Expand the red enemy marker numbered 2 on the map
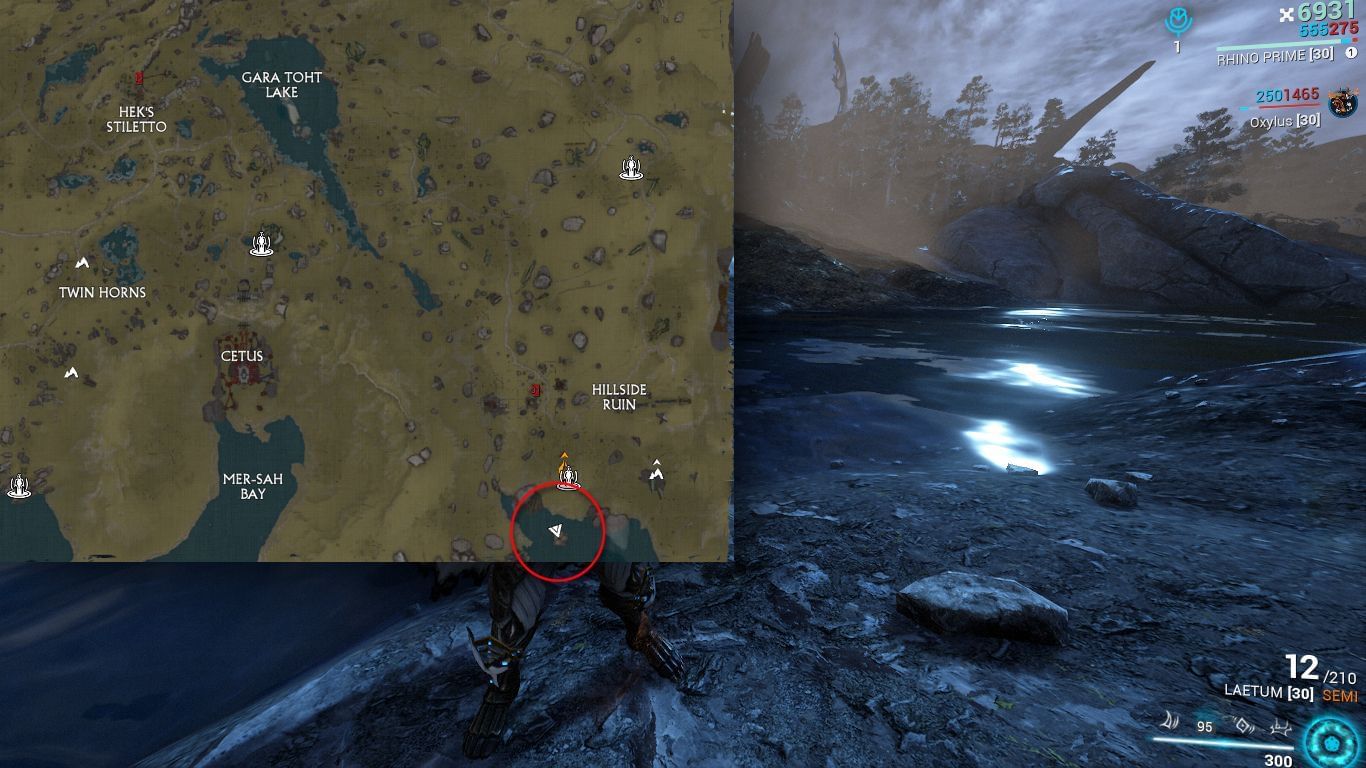Screen dimensions: 1366x768 pyautogui.click(x=535, y=391)
